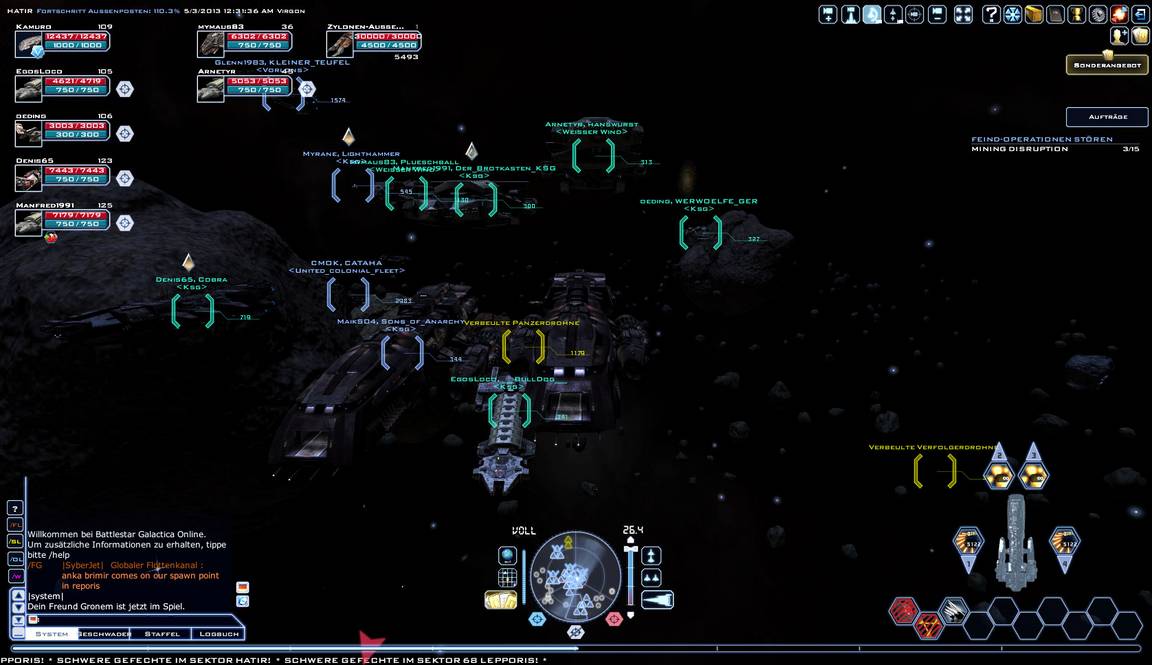Target the Zylonen-Aussenposten outpost frame

coord(340,43)
